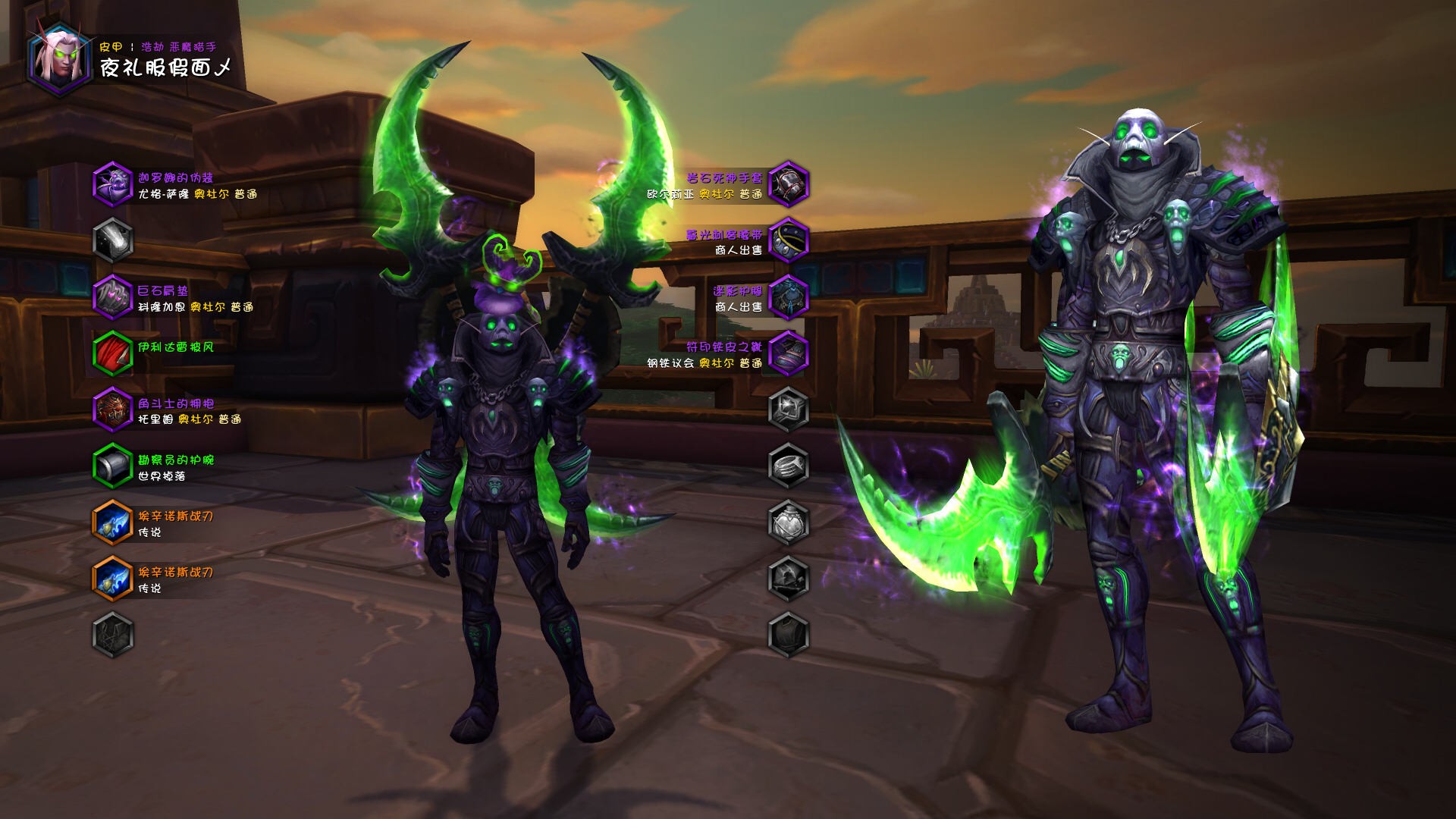The width and height of the screenshot is (1456, 819).
Task: Select the 迦罗娜的伪装 head slot
Action: 112,184
